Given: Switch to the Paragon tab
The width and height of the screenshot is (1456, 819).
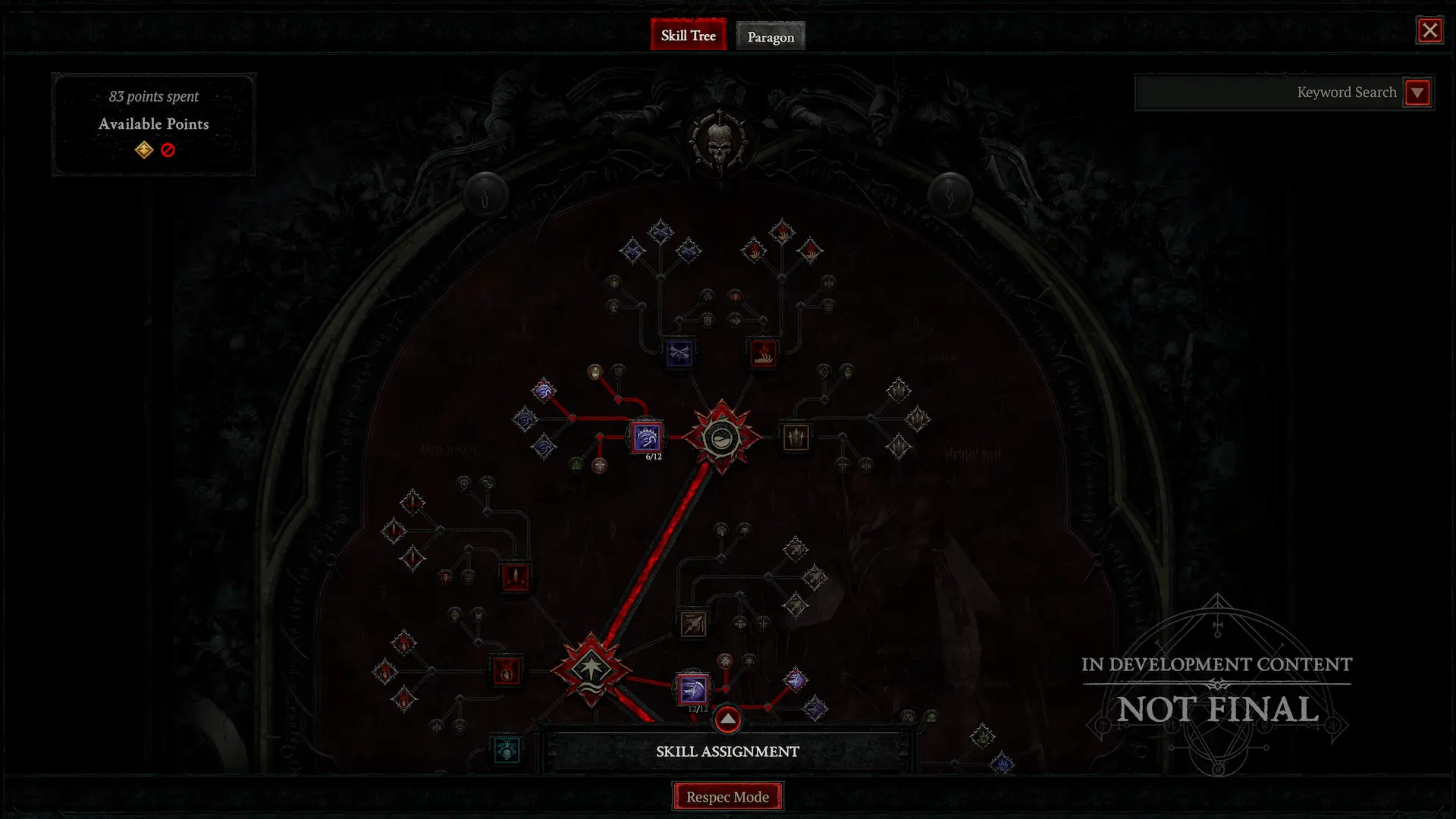Looking at the screenshot, I should (770, 36).
